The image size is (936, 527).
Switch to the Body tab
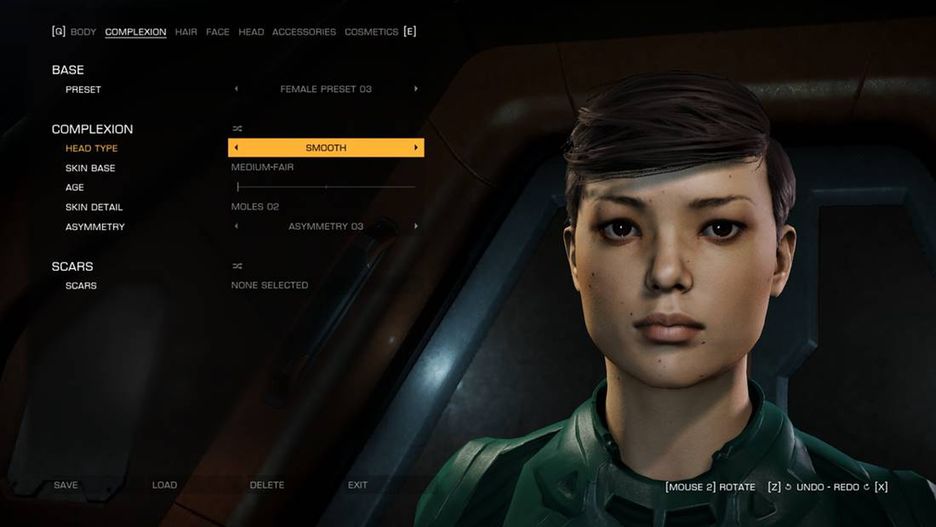click(83, 32)
